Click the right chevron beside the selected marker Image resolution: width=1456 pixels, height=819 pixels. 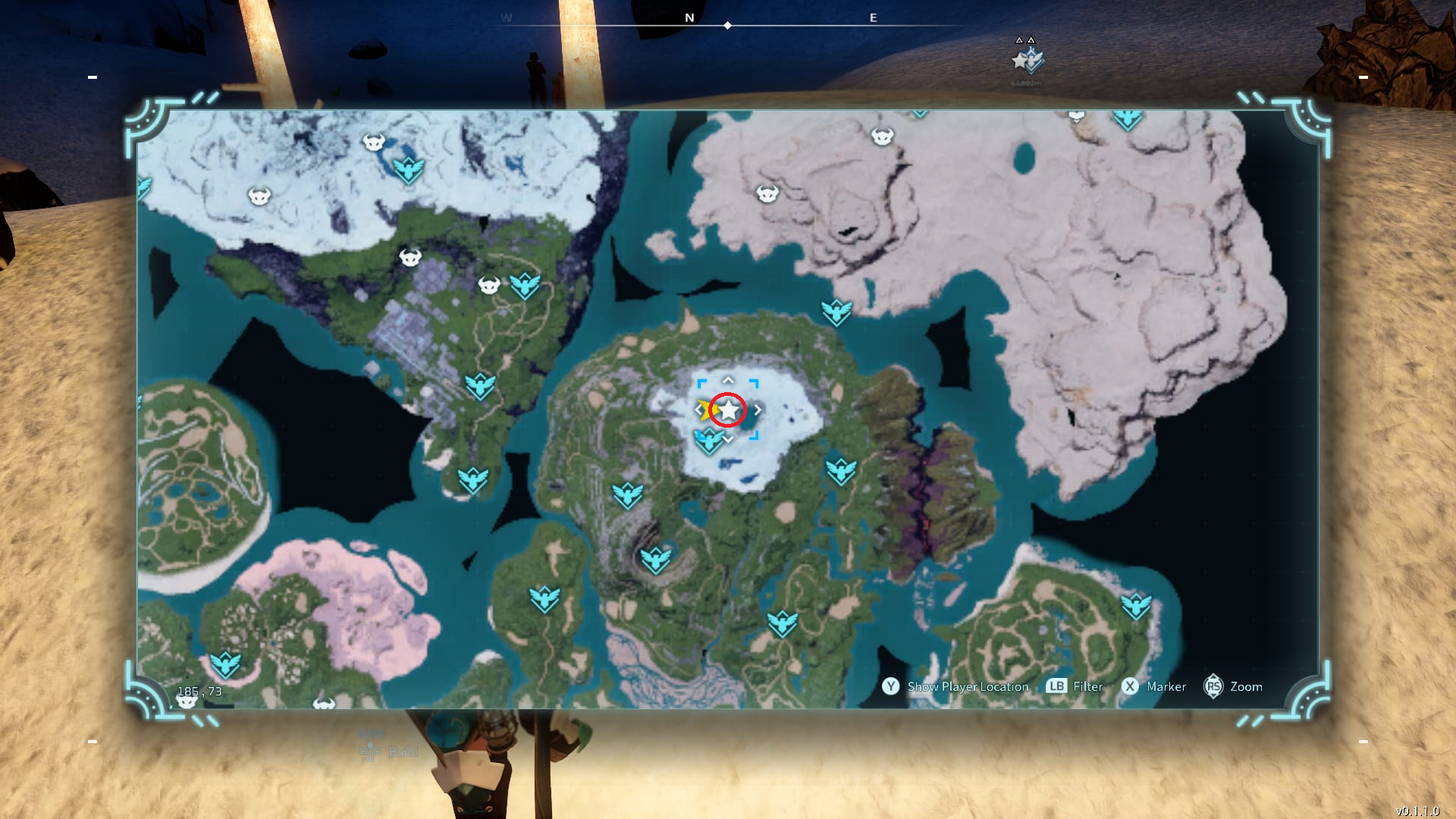(x=757, y=409)
